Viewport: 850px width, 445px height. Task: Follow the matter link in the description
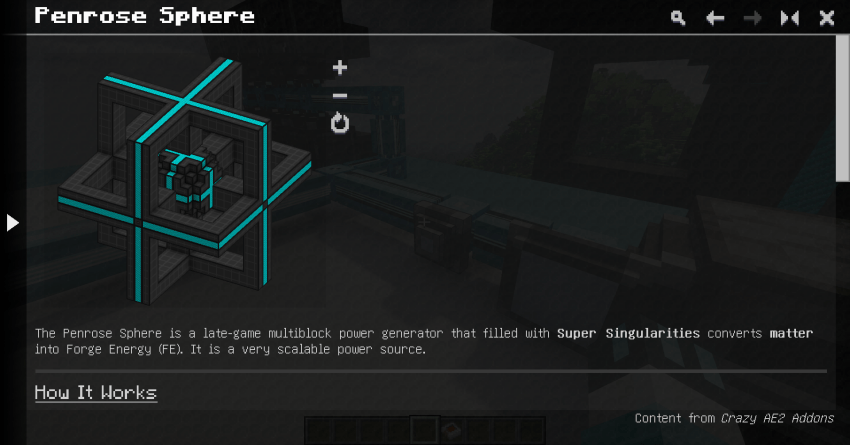[x=791, y=332]
